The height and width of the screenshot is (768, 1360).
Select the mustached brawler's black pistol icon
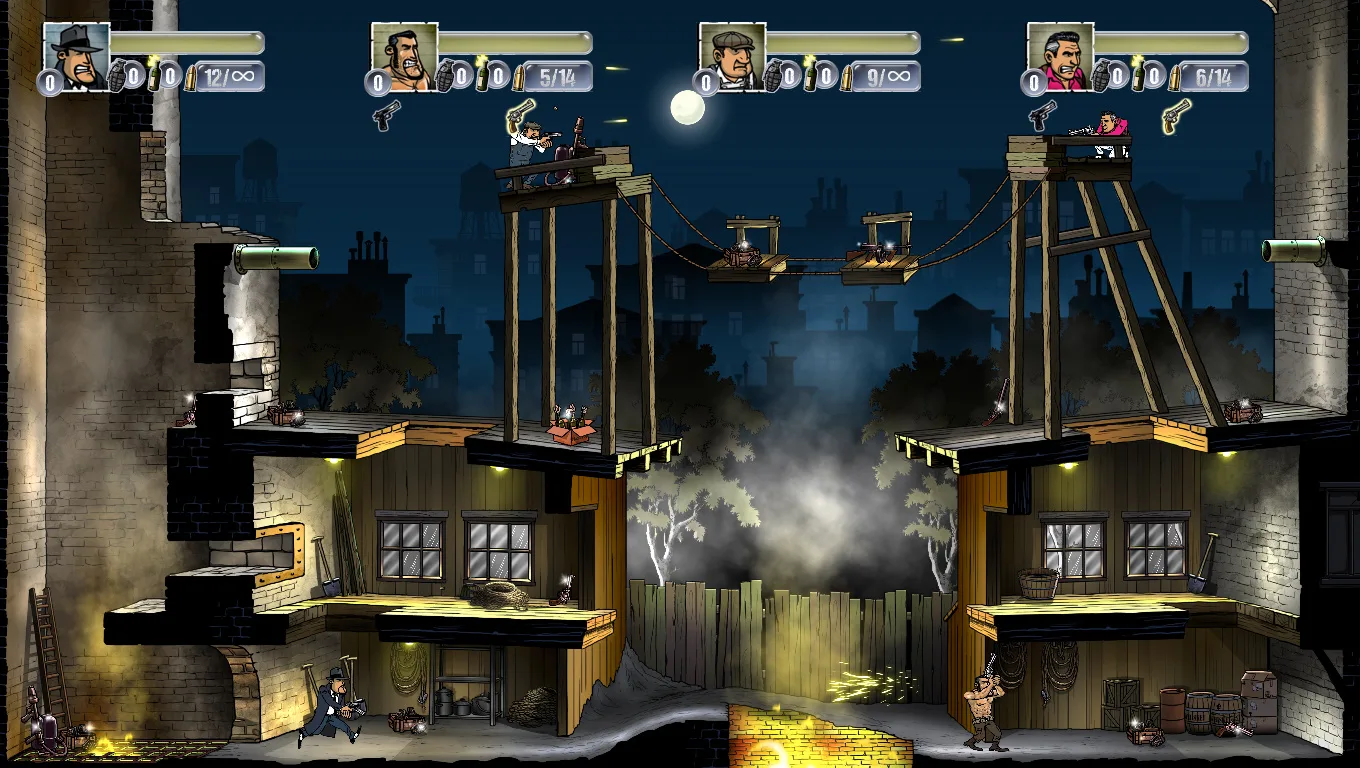(386, 115)
